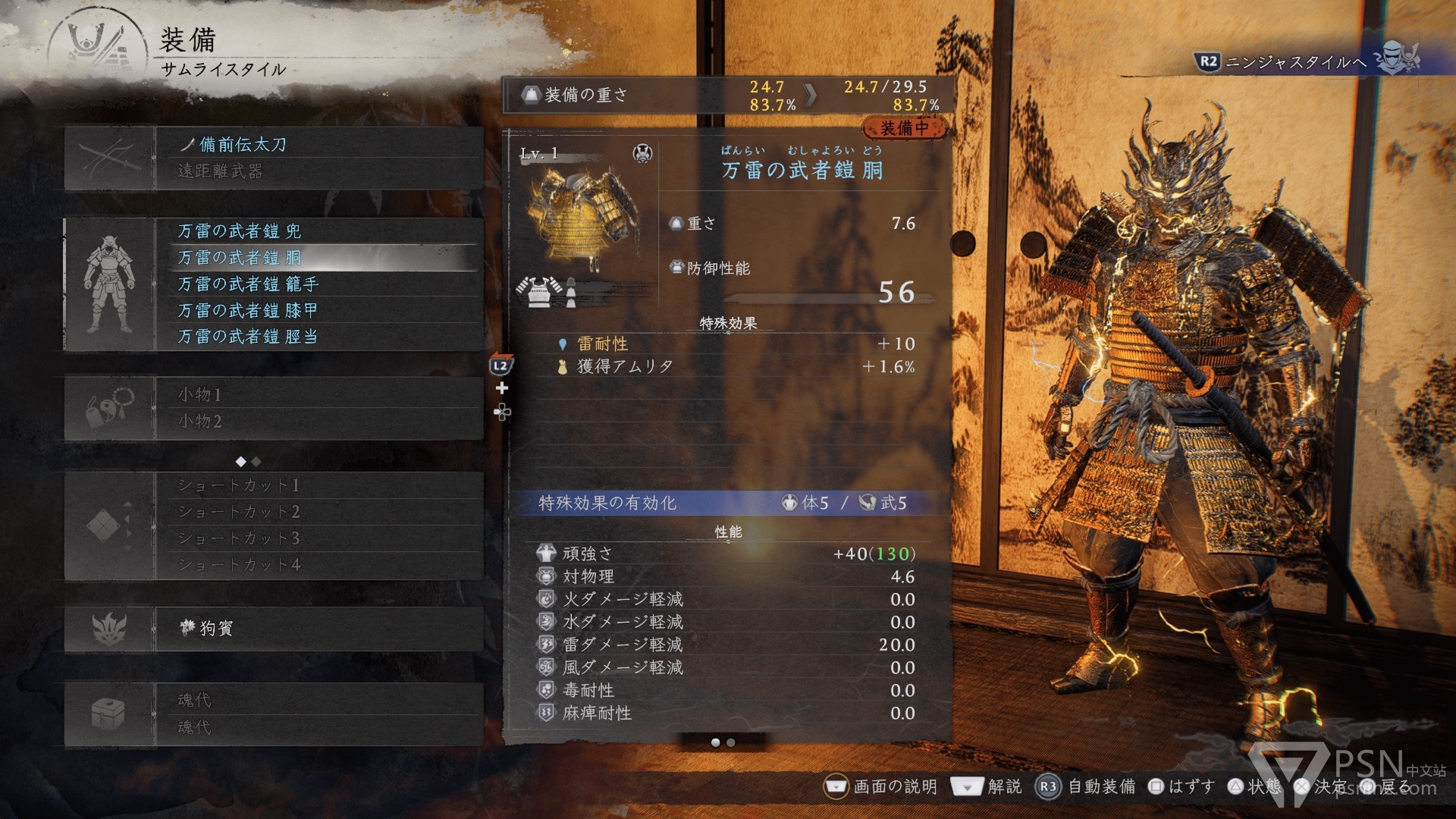Choose the 万雷の武者鎧 籠手 gauntlets slot

click(x=318, y=284)
